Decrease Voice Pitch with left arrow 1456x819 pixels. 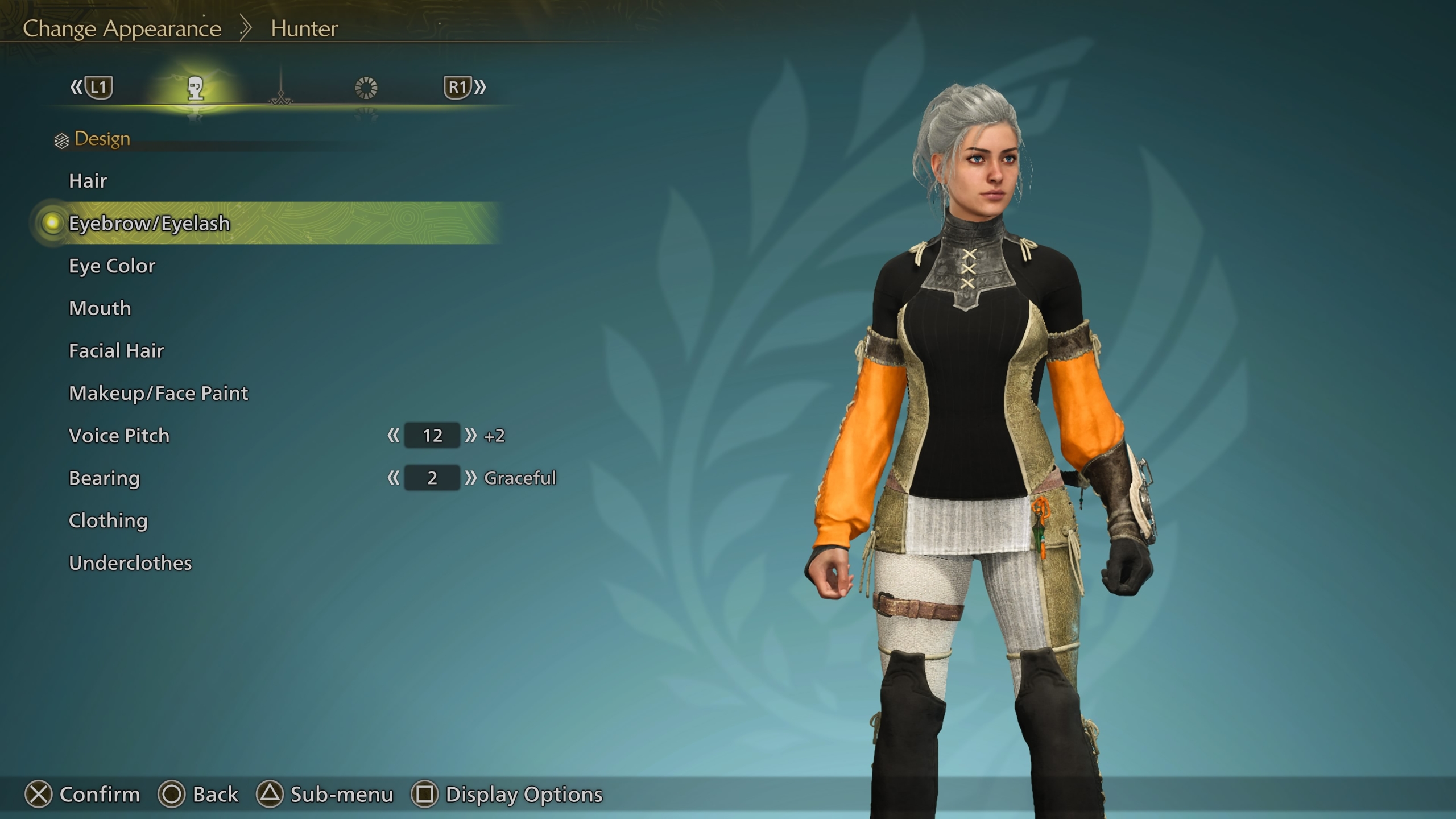point(393,436)
